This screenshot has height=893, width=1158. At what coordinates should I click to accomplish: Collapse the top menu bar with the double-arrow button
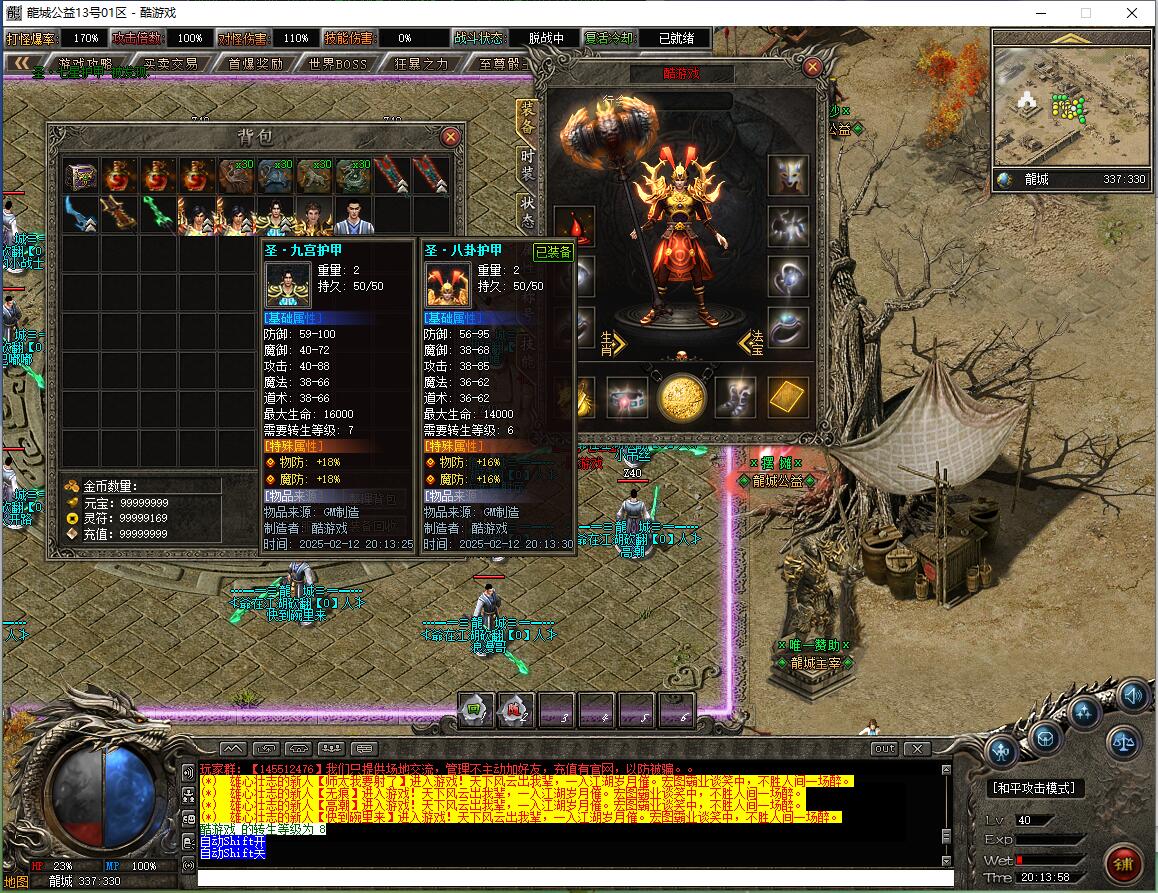(x=20, y=64)
